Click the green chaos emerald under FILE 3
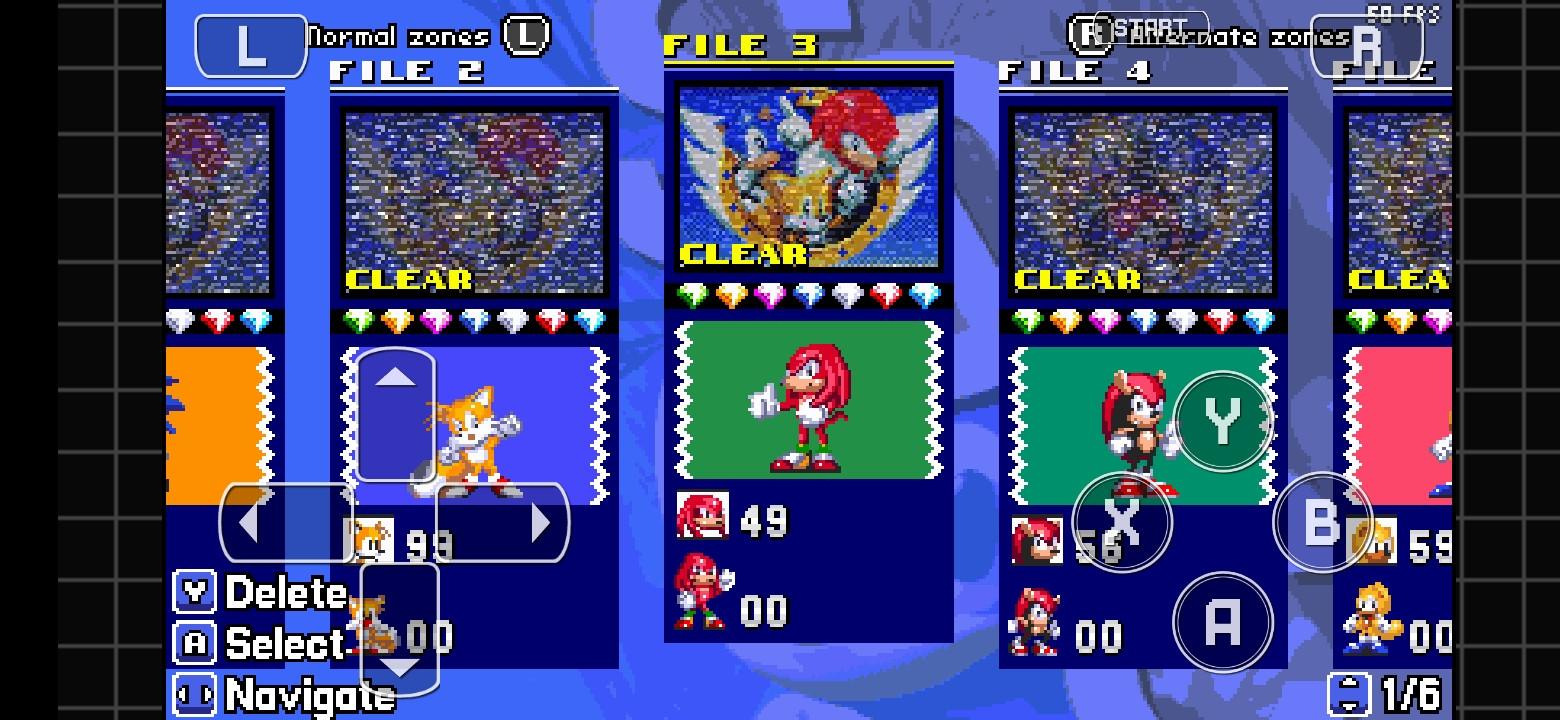This screenshot has width=1560, height=720. click(x=691, y=297)
